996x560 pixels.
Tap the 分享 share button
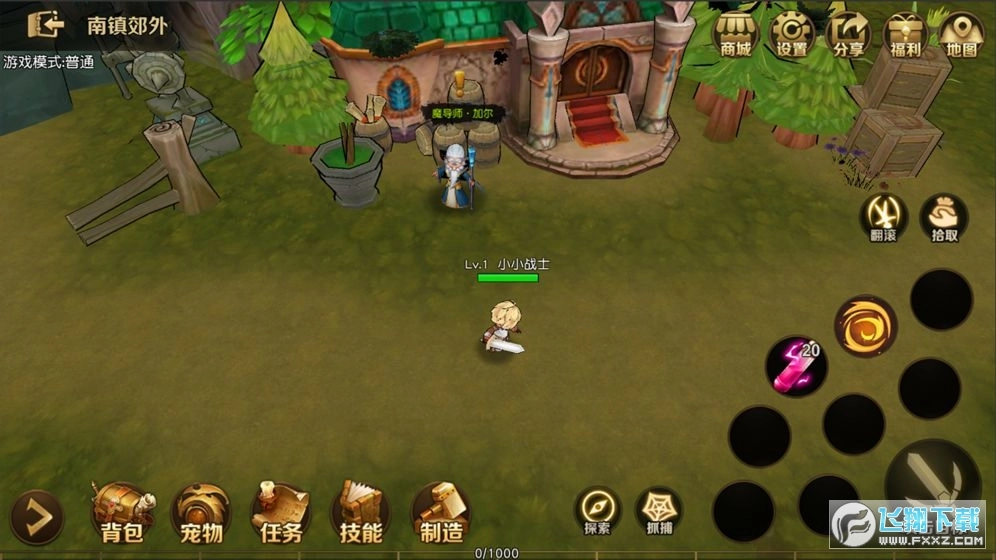tap(849, 35)
